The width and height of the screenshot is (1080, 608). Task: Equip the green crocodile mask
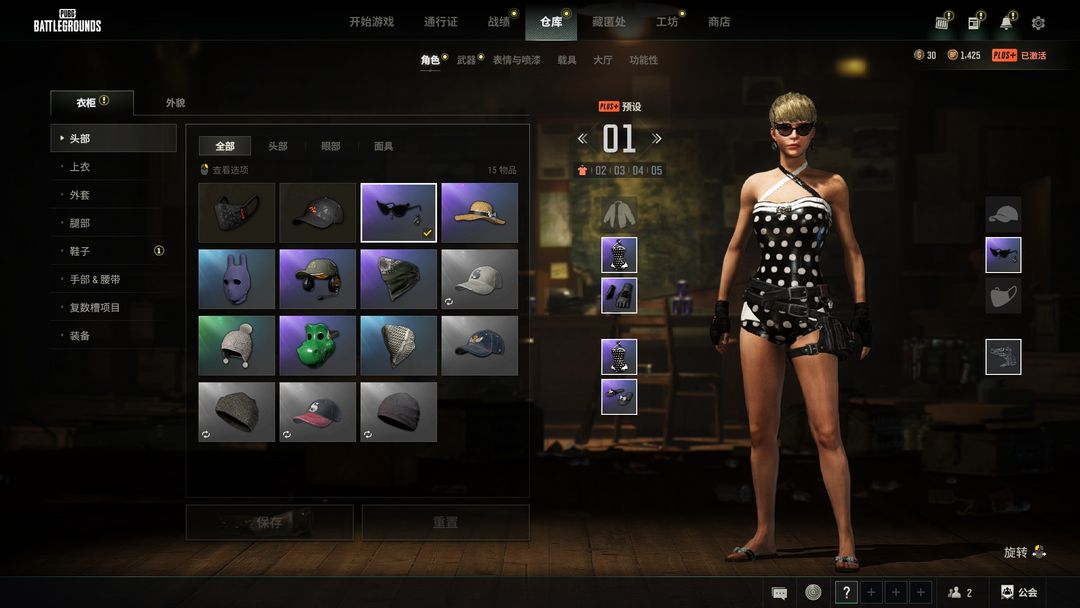pos(317,345)
